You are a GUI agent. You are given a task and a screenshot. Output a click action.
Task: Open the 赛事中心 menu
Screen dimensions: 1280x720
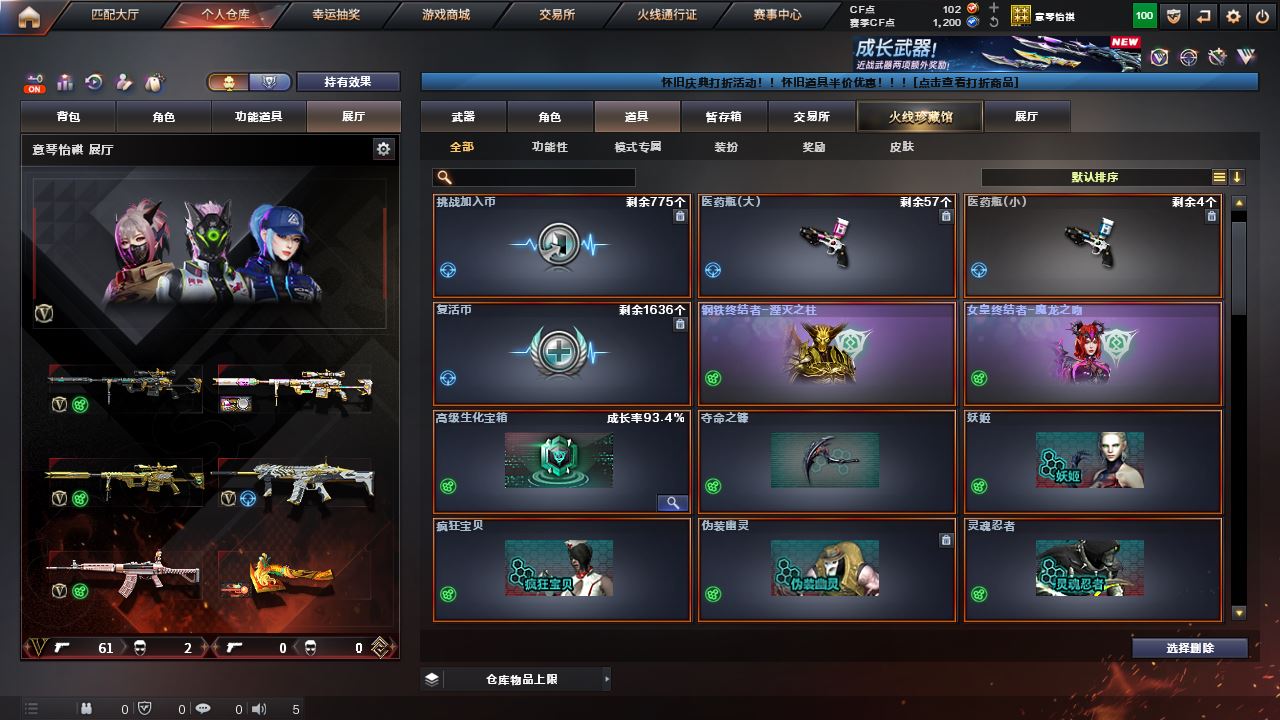pos(777,15)
